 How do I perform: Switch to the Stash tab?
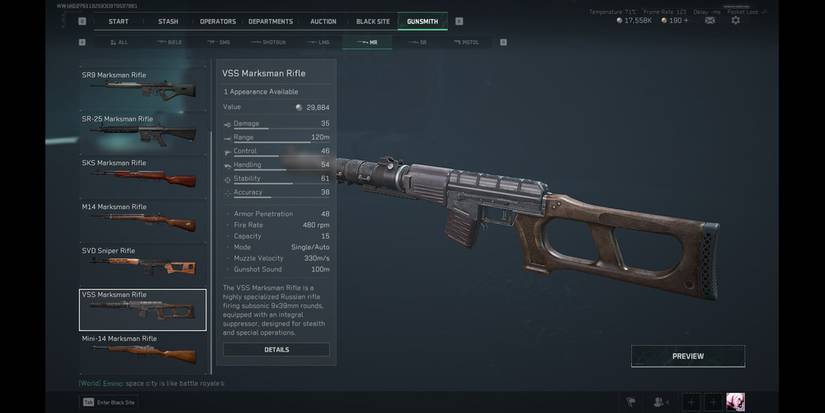pos(168,21)
